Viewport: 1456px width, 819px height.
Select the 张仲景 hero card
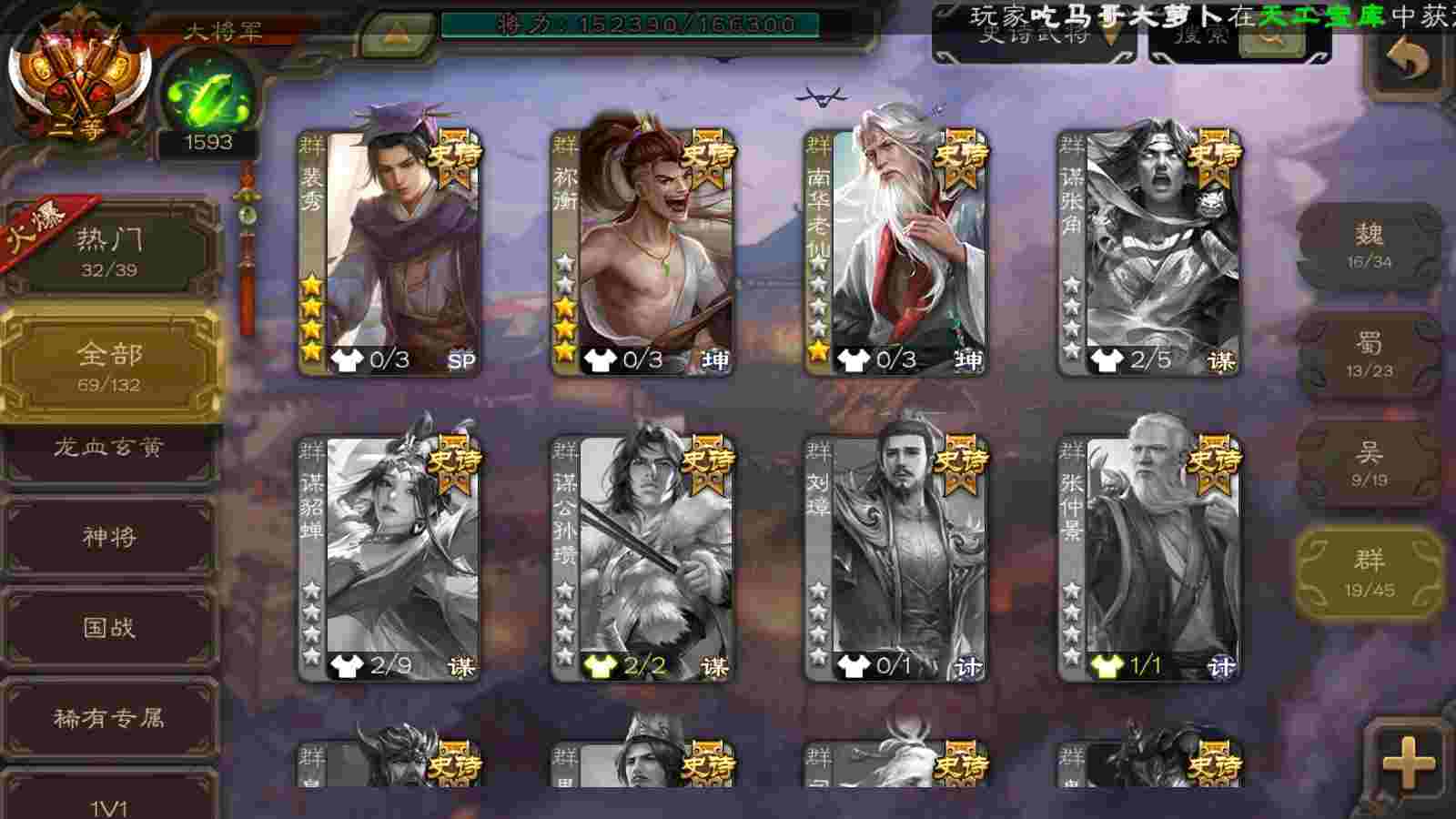point(1148,559)
